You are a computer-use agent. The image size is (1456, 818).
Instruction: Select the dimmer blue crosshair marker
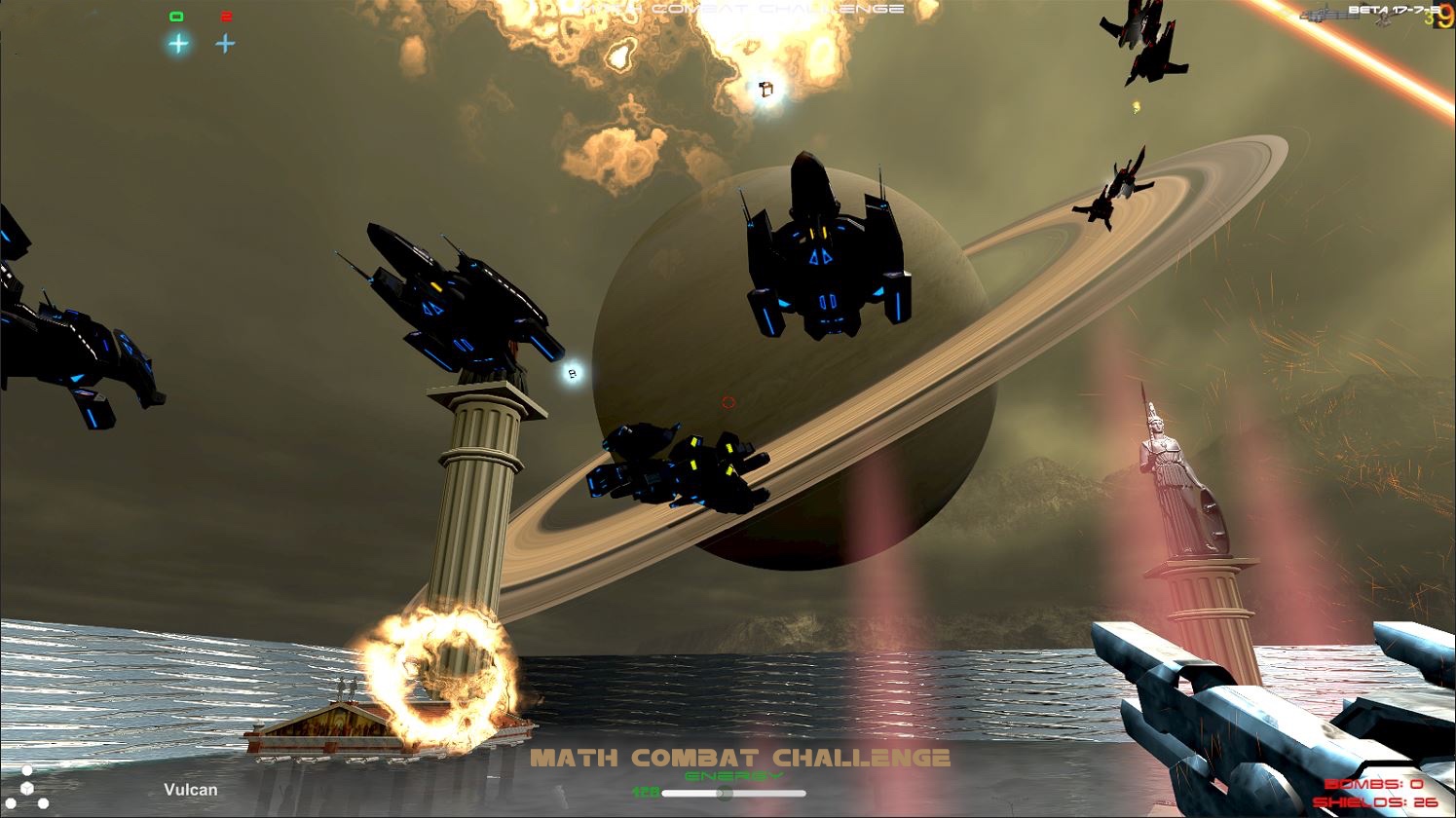(x=225, y=43)
